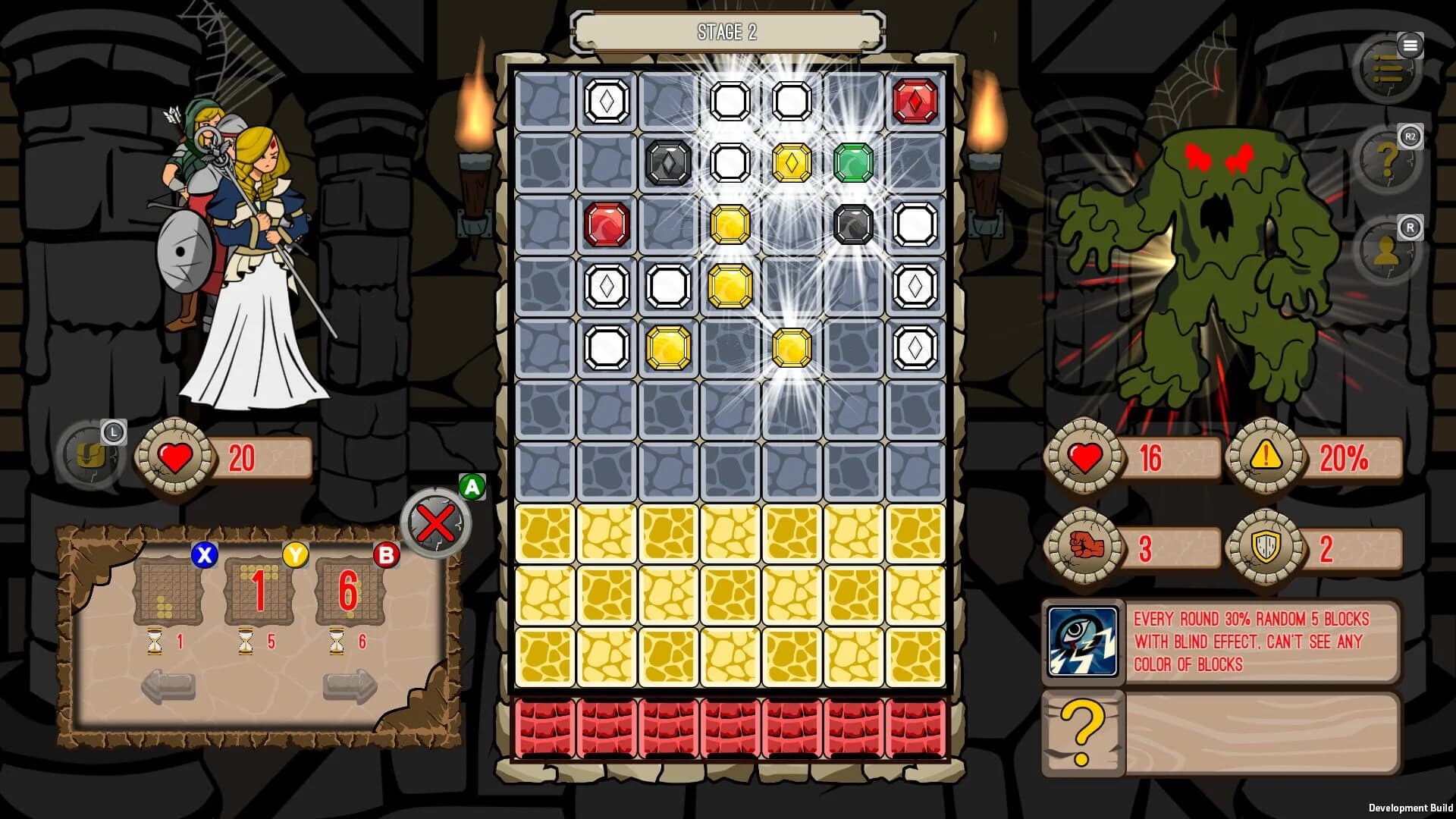The height and width of the screenshot is (819, 1456).
Task: Click the Stage 2 title banner
Action: click(x=726, y=32)
